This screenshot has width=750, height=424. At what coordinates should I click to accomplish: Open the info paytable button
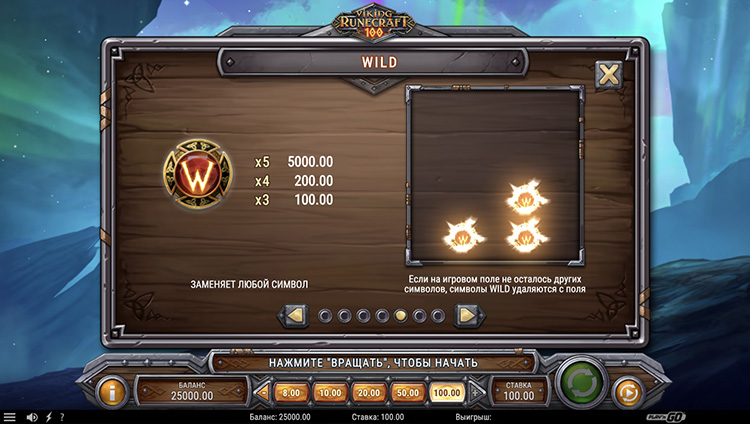click(113, 389)
